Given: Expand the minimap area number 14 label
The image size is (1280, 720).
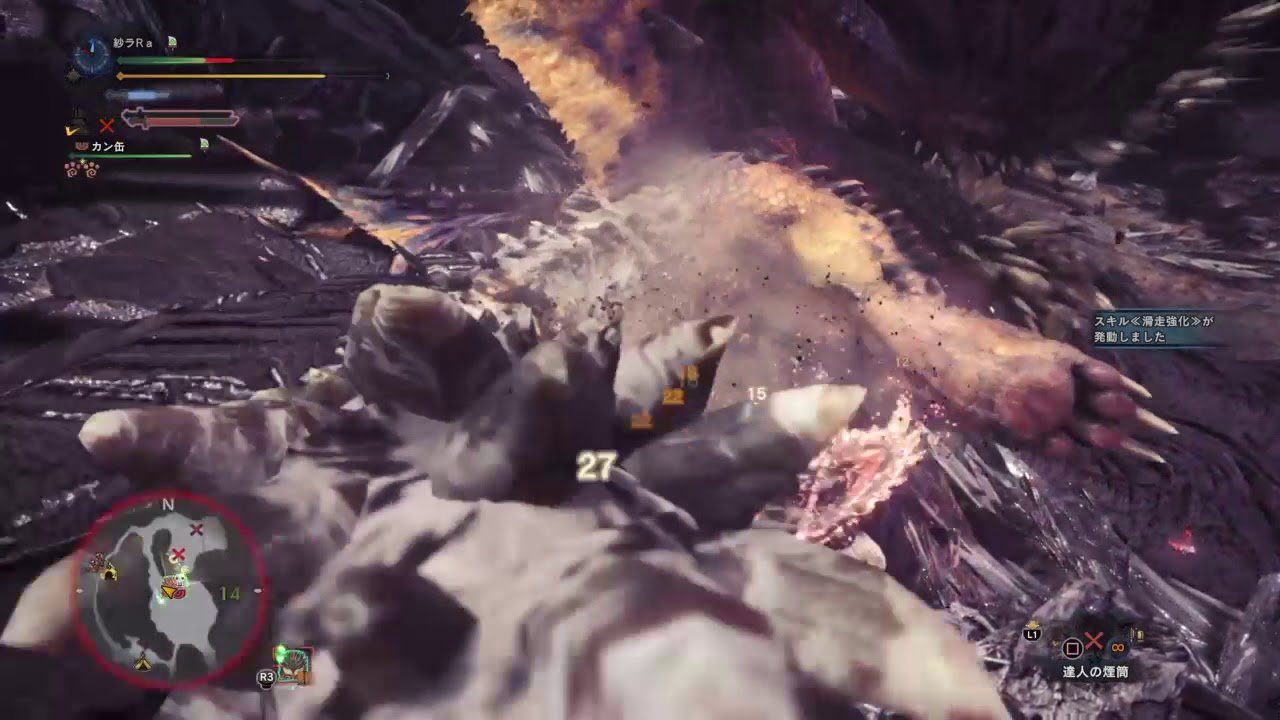Looking at the screenshot, I should 228,593.
